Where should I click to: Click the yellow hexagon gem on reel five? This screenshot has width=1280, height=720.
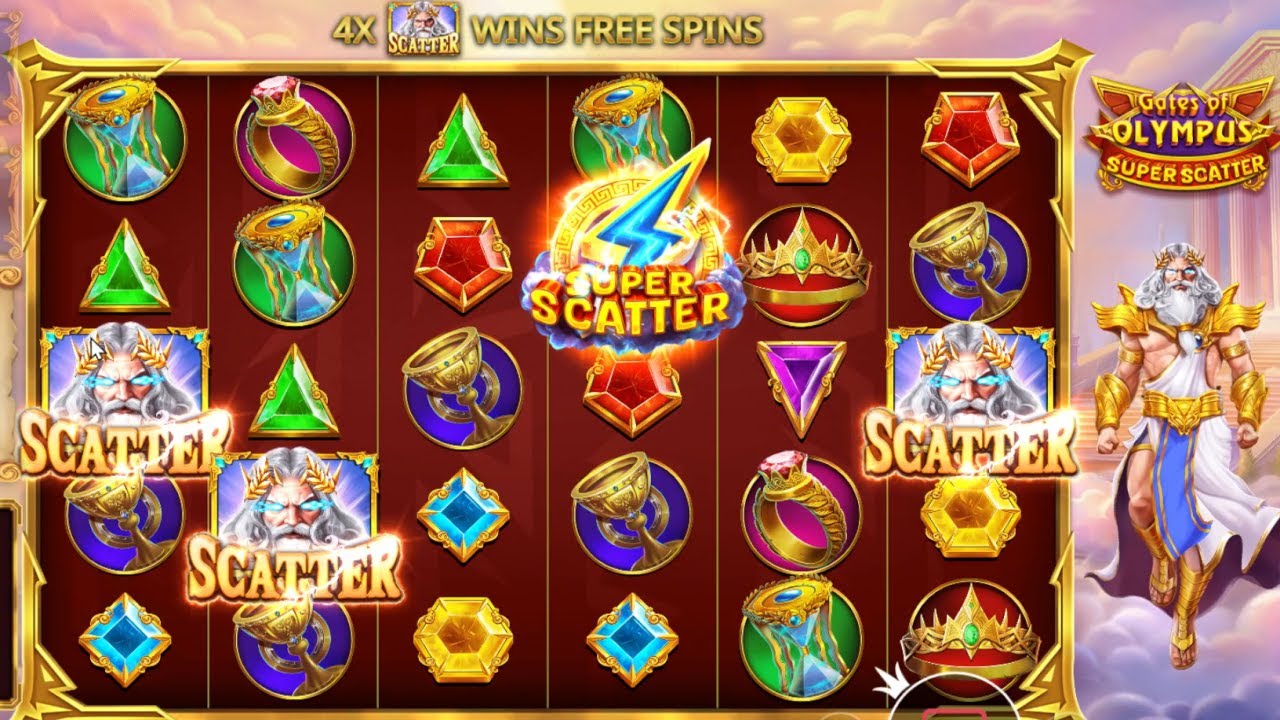click(x=800, y=135)
